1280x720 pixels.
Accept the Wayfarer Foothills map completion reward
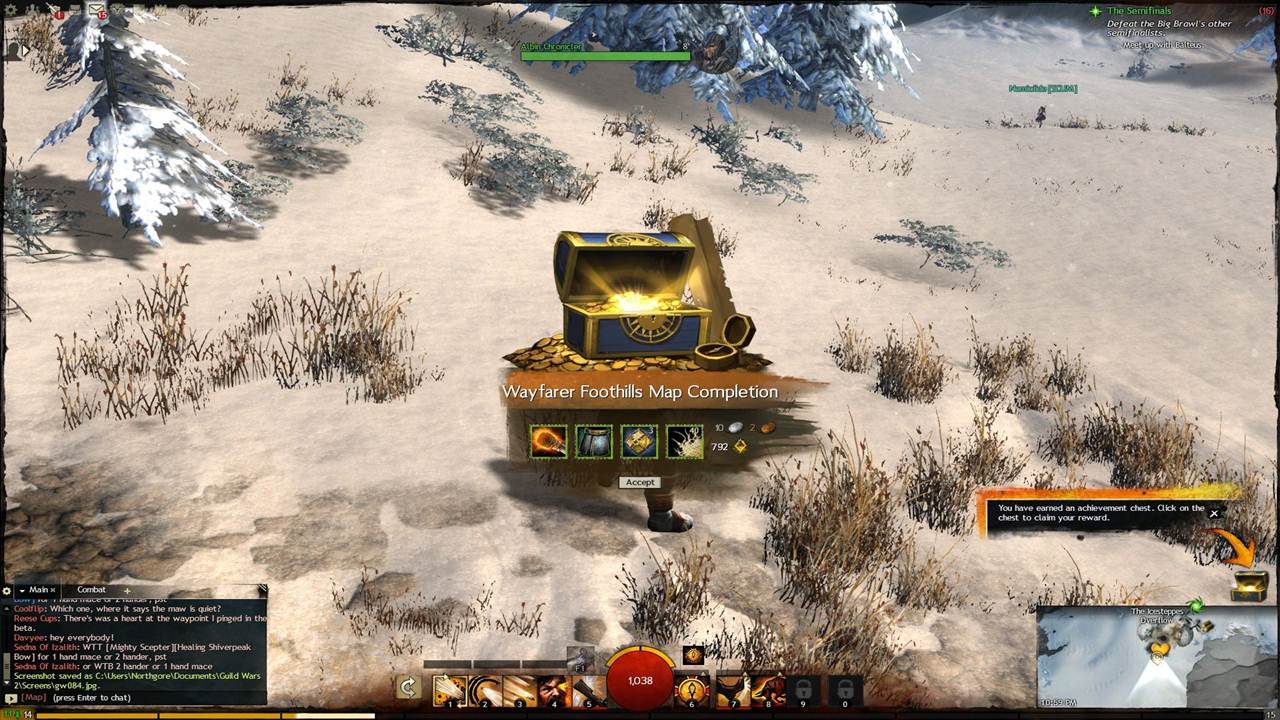[640, 482]
